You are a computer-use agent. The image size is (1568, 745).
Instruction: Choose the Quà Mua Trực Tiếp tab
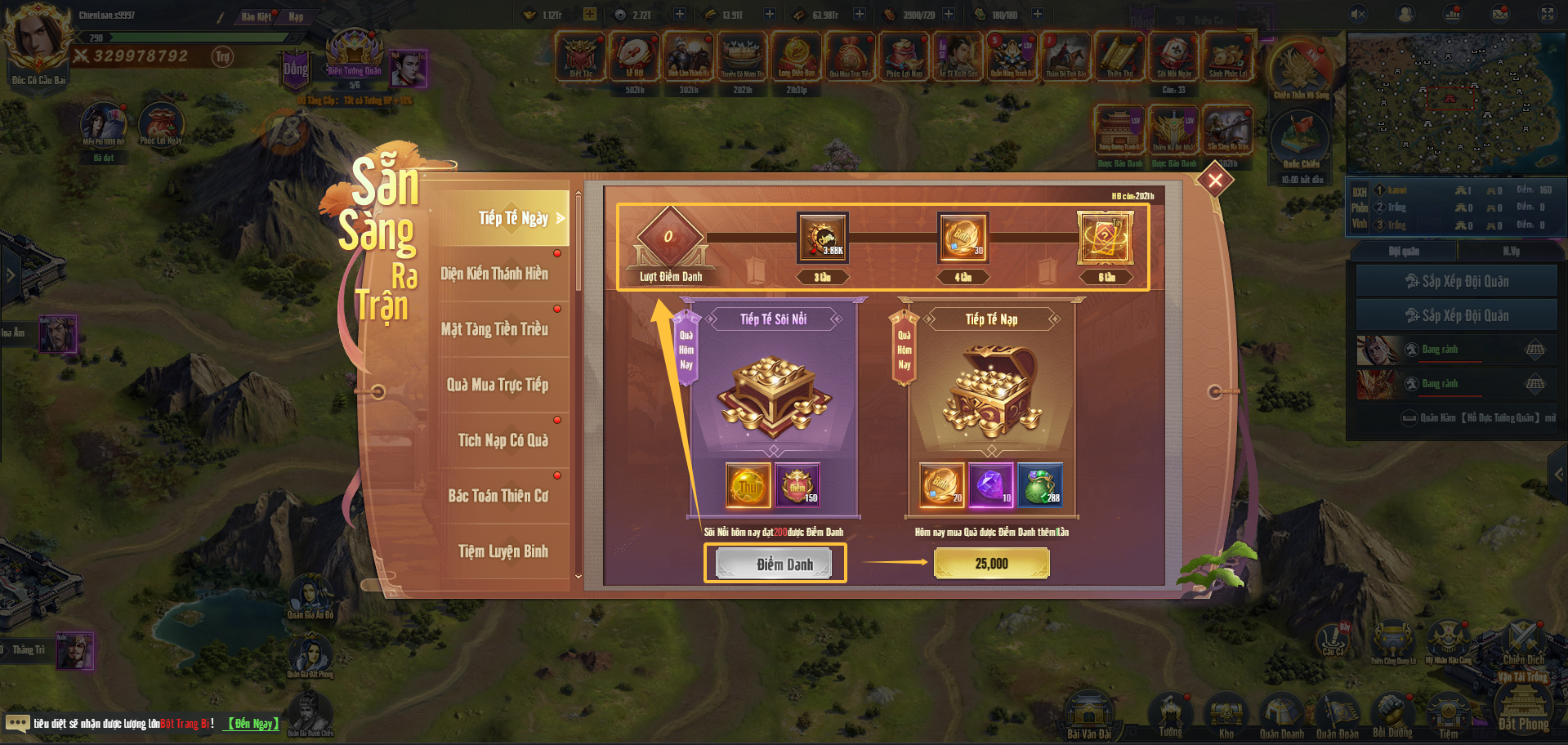497,385
